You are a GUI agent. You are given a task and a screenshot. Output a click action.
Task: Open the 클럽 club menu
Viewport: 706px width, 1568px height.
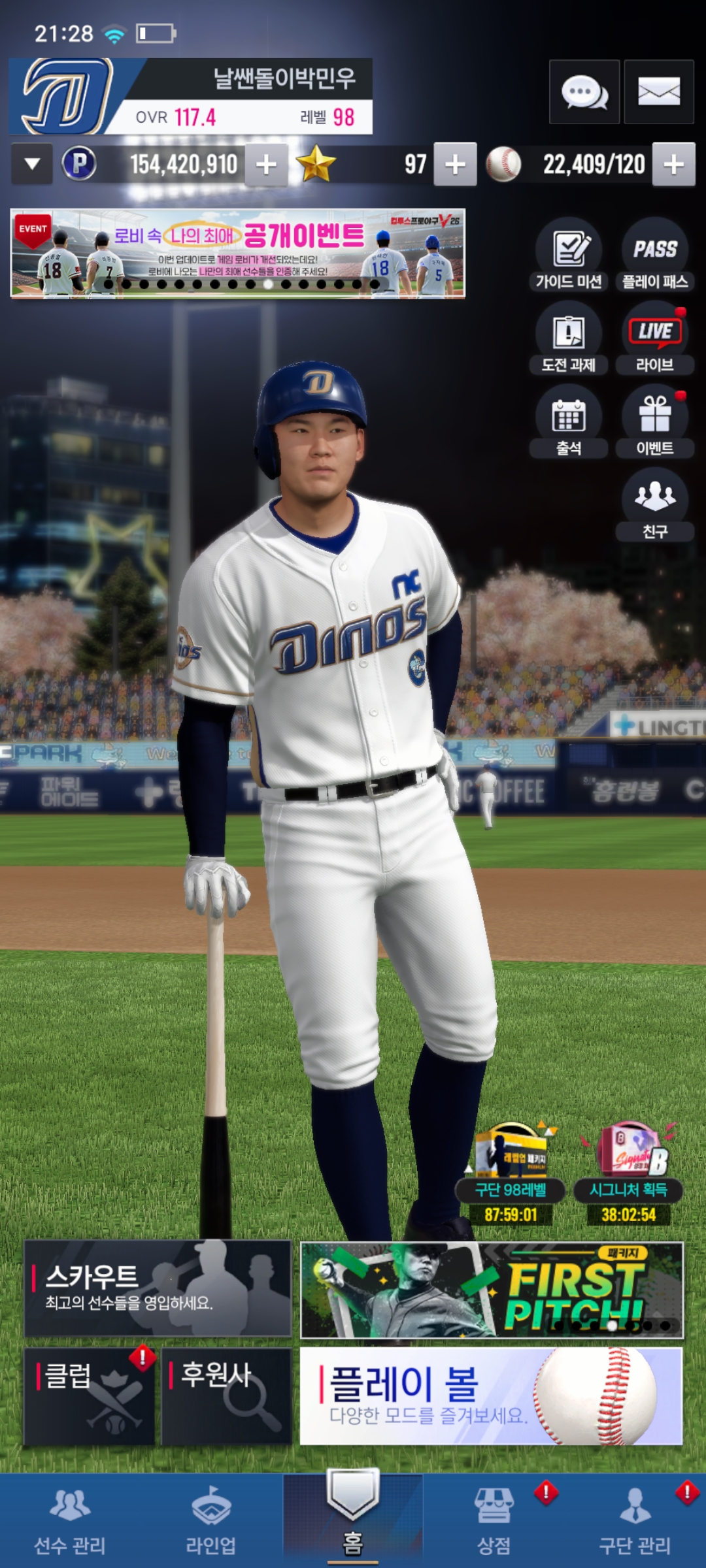click(x=90, y=1396)
